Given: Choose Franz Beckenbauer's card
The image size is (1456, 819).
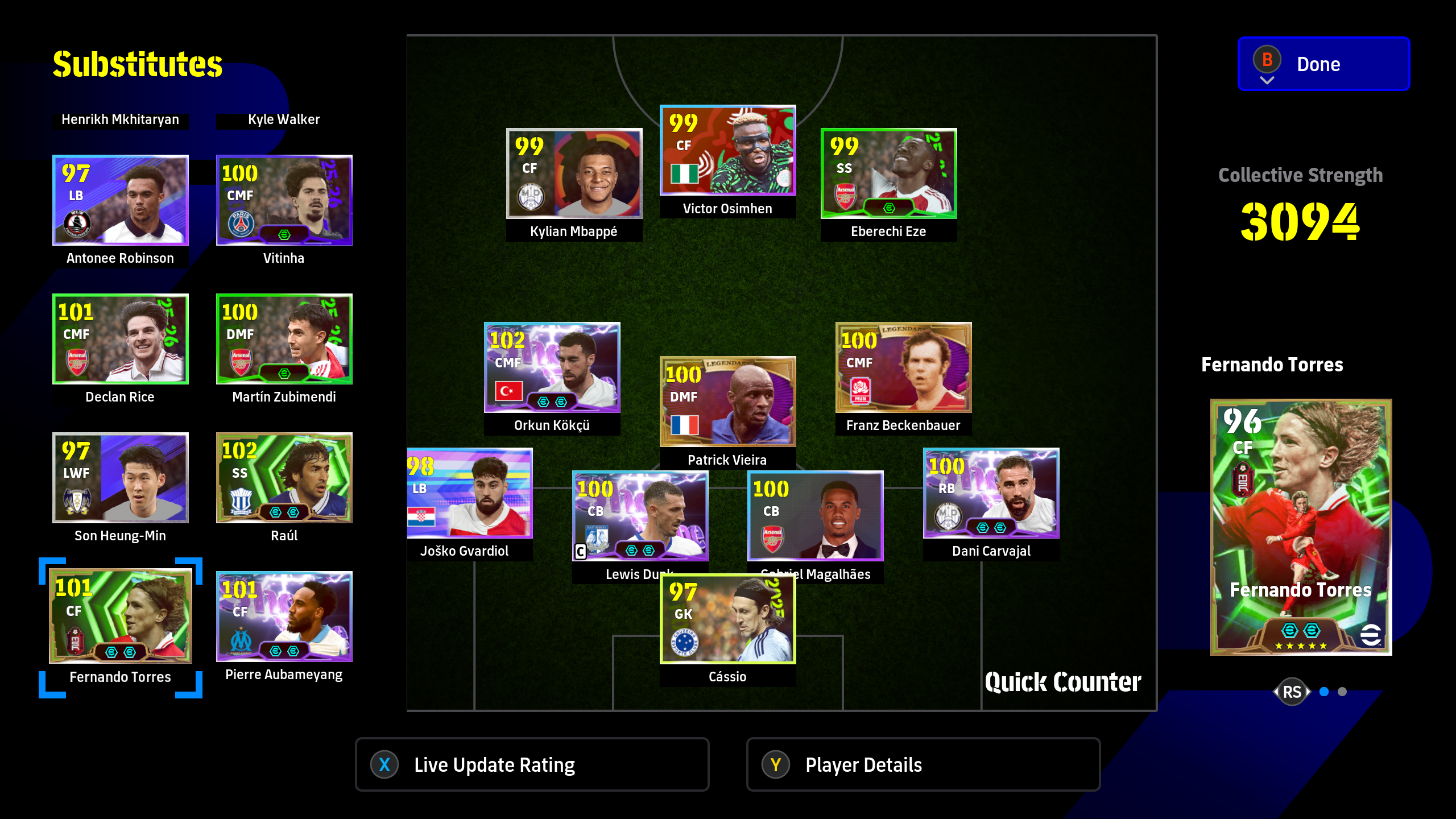Looking at the screenshot, I should [x=903, y=367].
